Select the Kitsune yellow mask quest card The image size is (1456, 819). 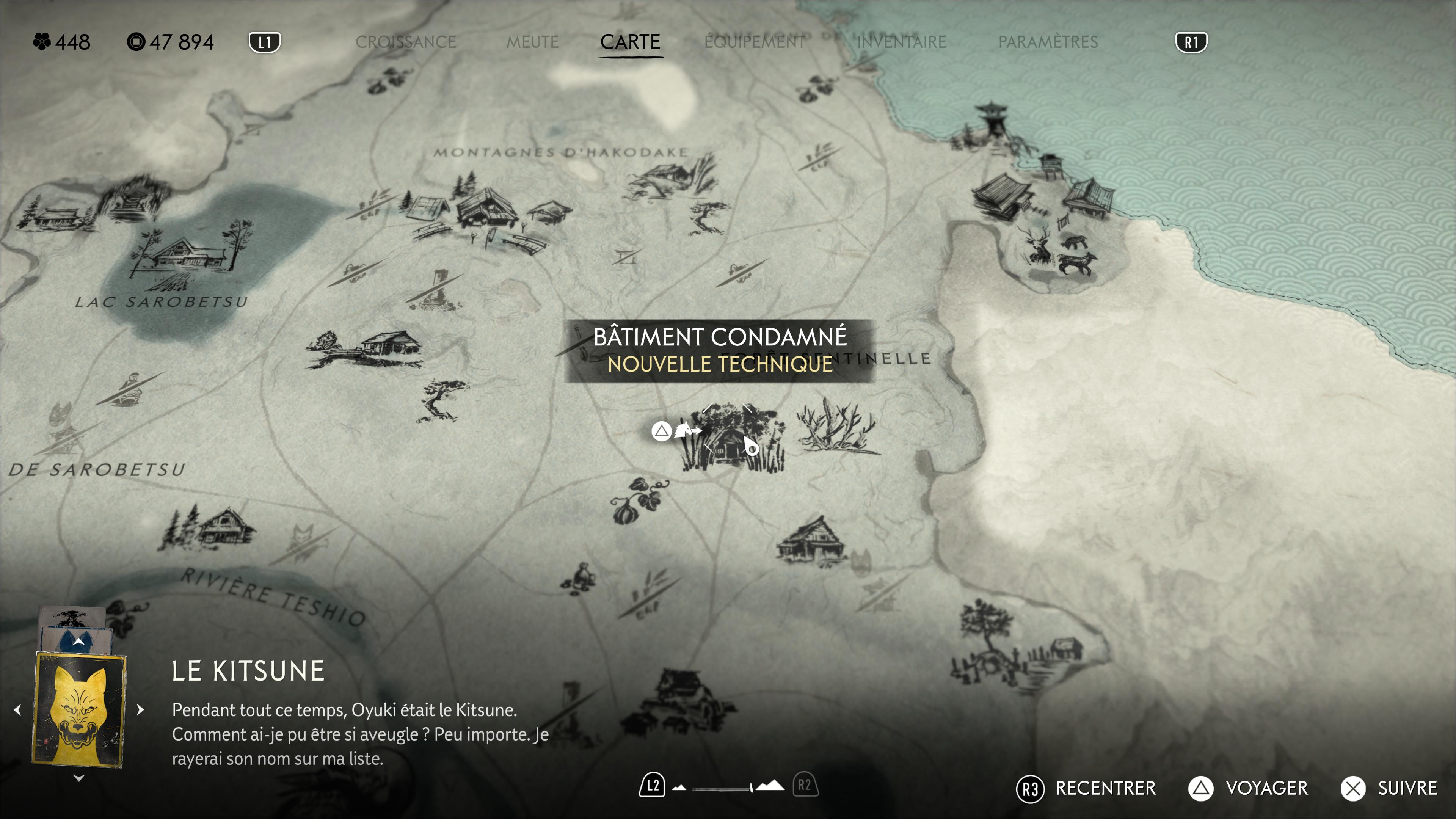79,709
